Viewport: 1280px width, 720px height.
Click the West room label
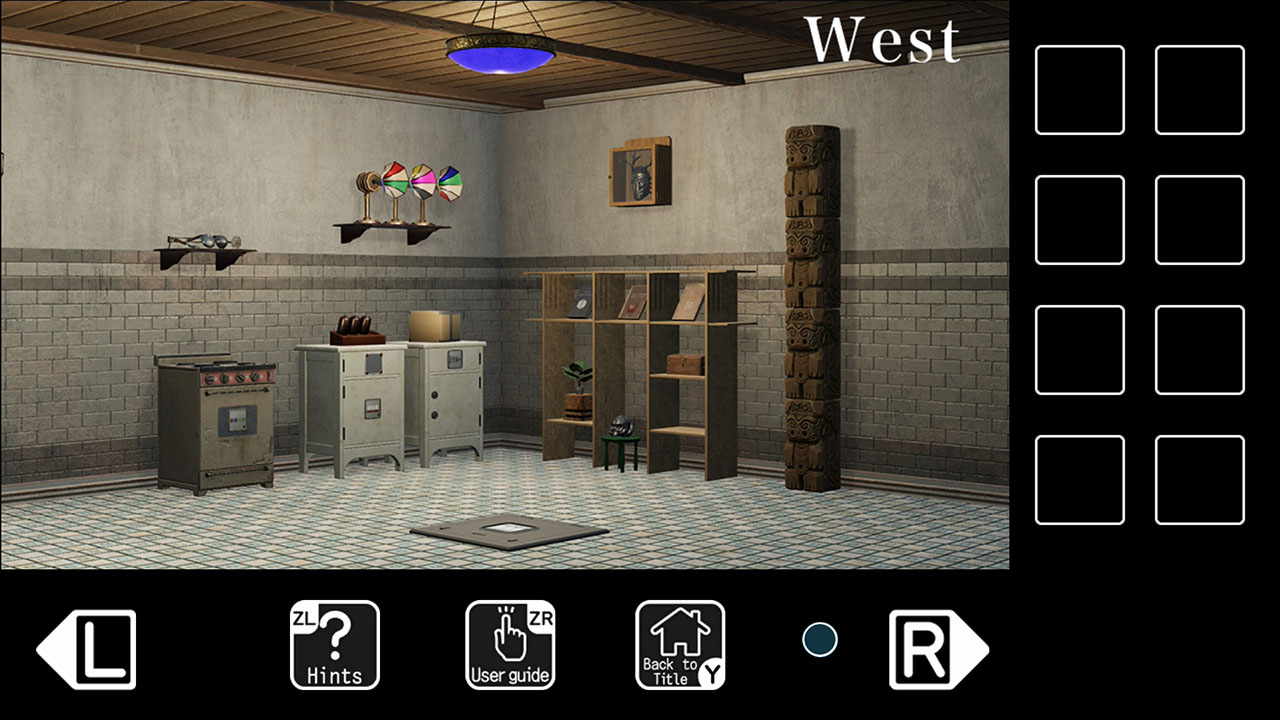click(x=885, y=40)
